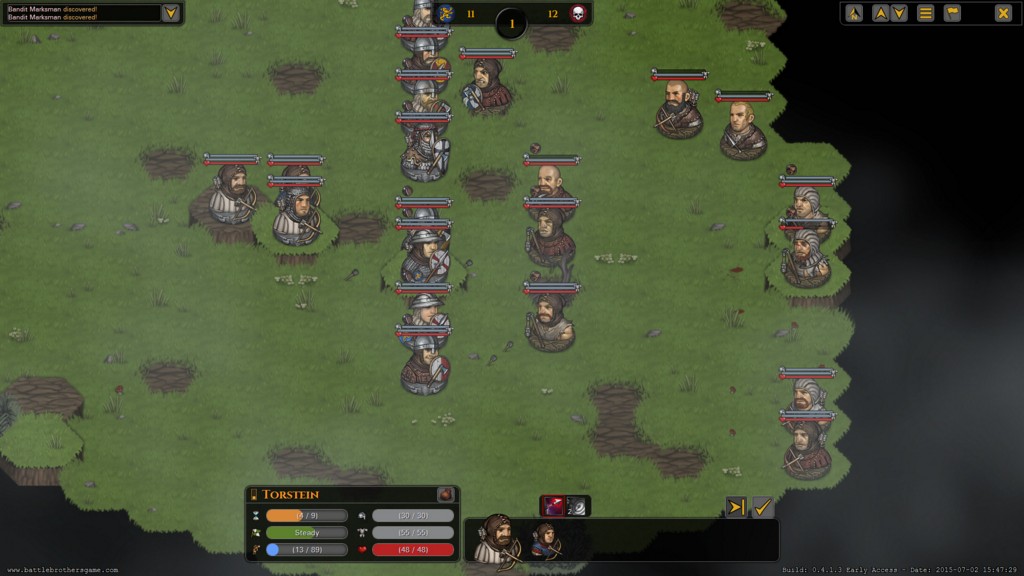This screenshot has width=1024, height=576.
Task: Open Torstein's bag from the character panel
Action: pyautogui.click(x=446, y=494)
